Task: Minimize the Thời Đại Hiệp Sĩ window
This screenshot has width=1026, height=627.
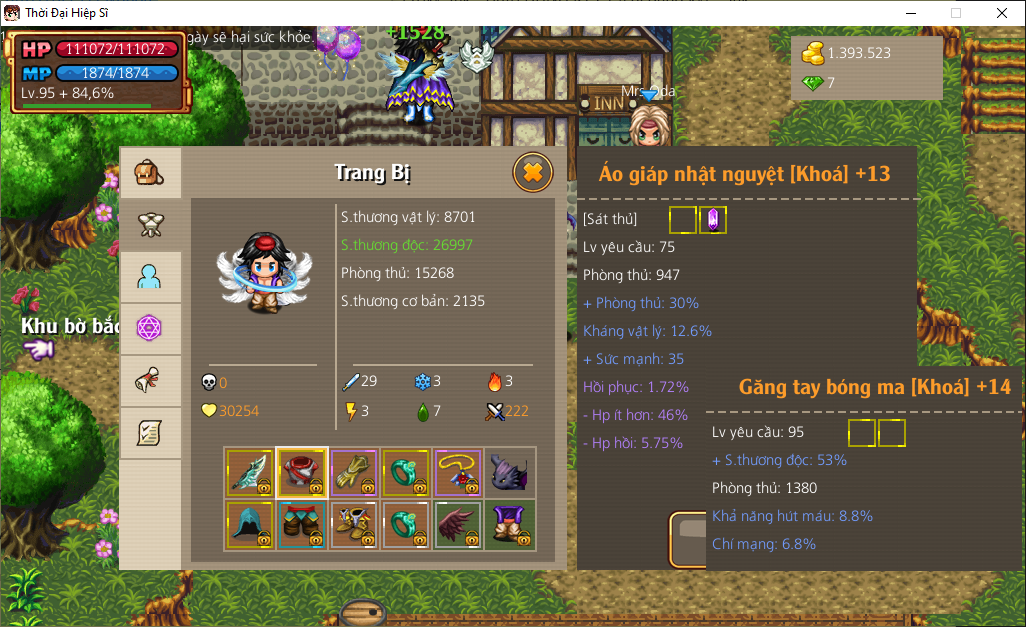Action: tap(910, 13)
